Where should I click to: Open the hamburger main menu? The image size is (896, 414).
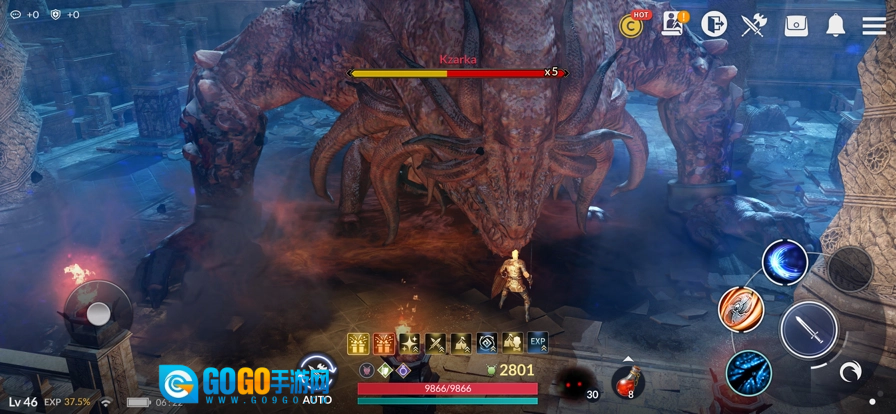click(x=874, y=25)
